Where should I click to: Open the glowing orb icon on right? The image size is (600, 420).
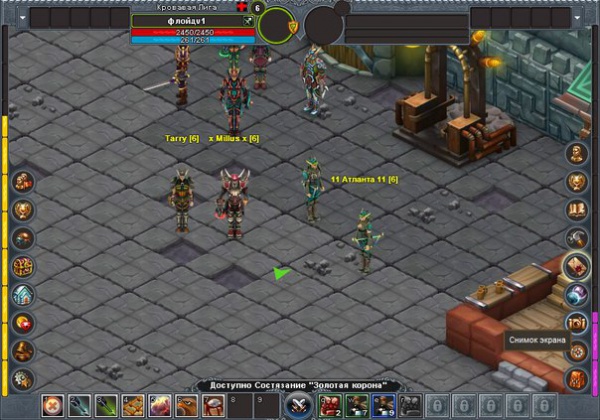coord(577,294)
